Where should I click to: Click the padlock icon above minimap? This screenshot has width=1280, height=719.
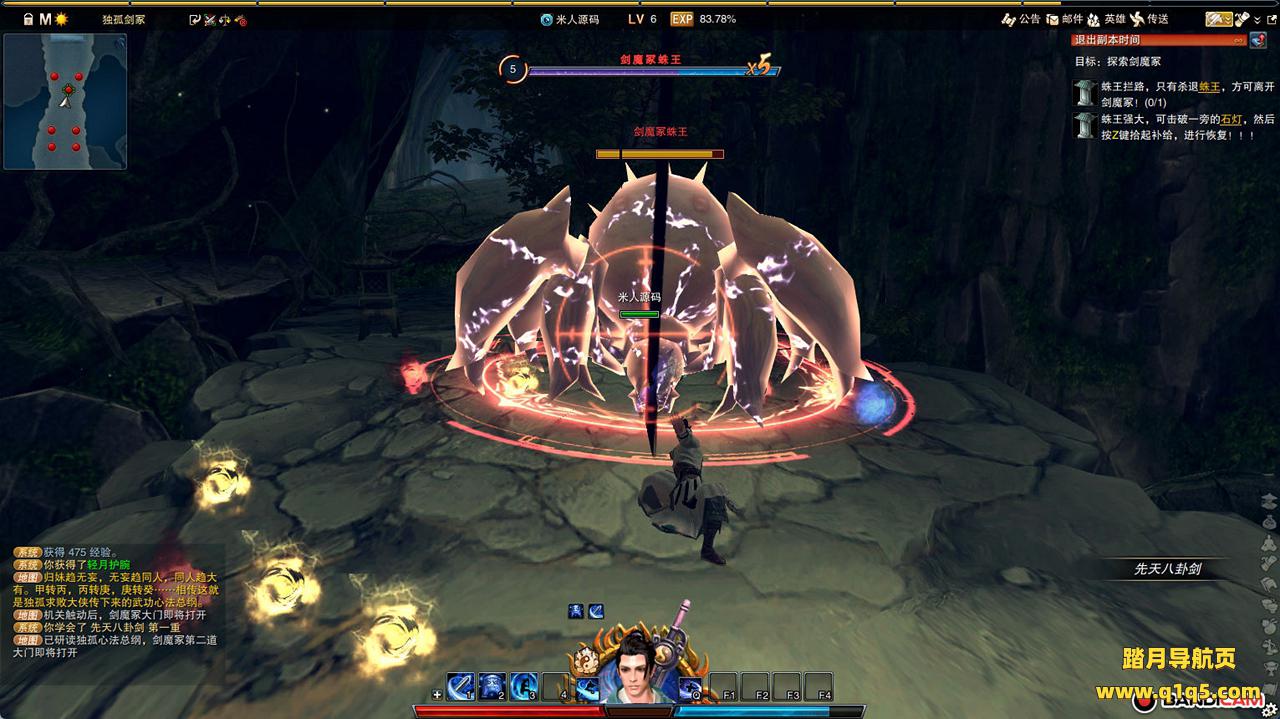click(28, 19)
